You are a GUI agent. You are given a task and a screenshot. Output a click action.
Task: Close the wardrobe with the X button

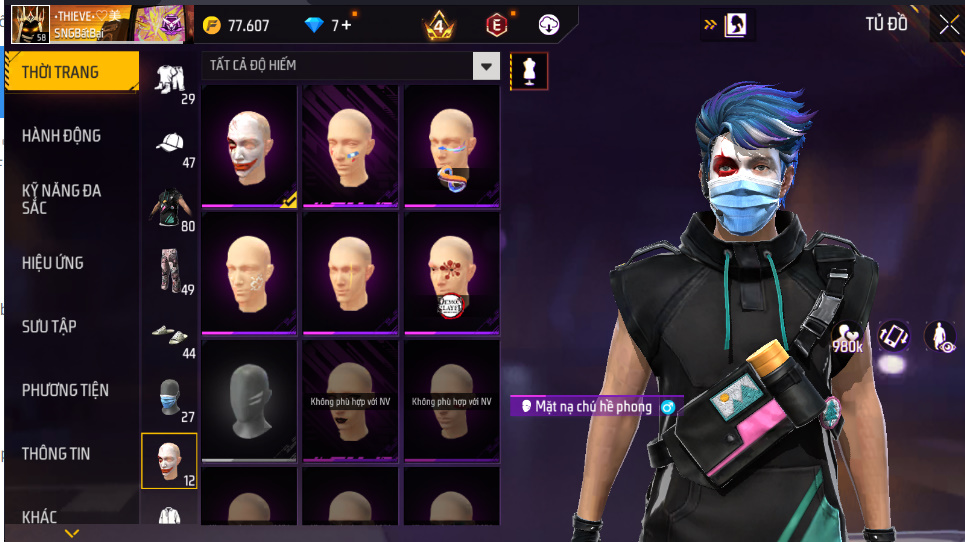click(946, 25)
